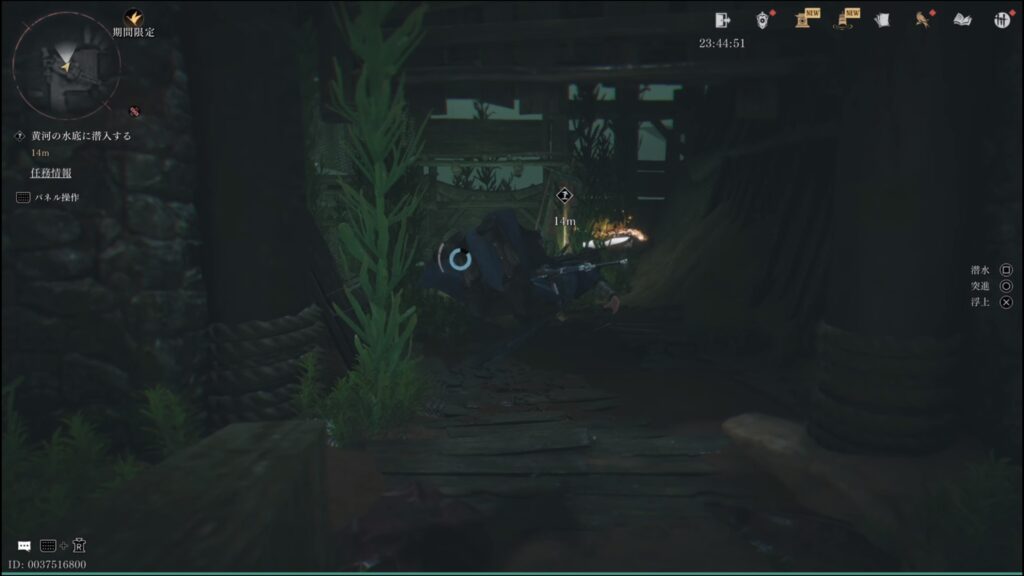Image resolution: width=1024 pixels, height=576 pixels.
Task: Click the 任務情報 quest info link
Action: point(50,173)
